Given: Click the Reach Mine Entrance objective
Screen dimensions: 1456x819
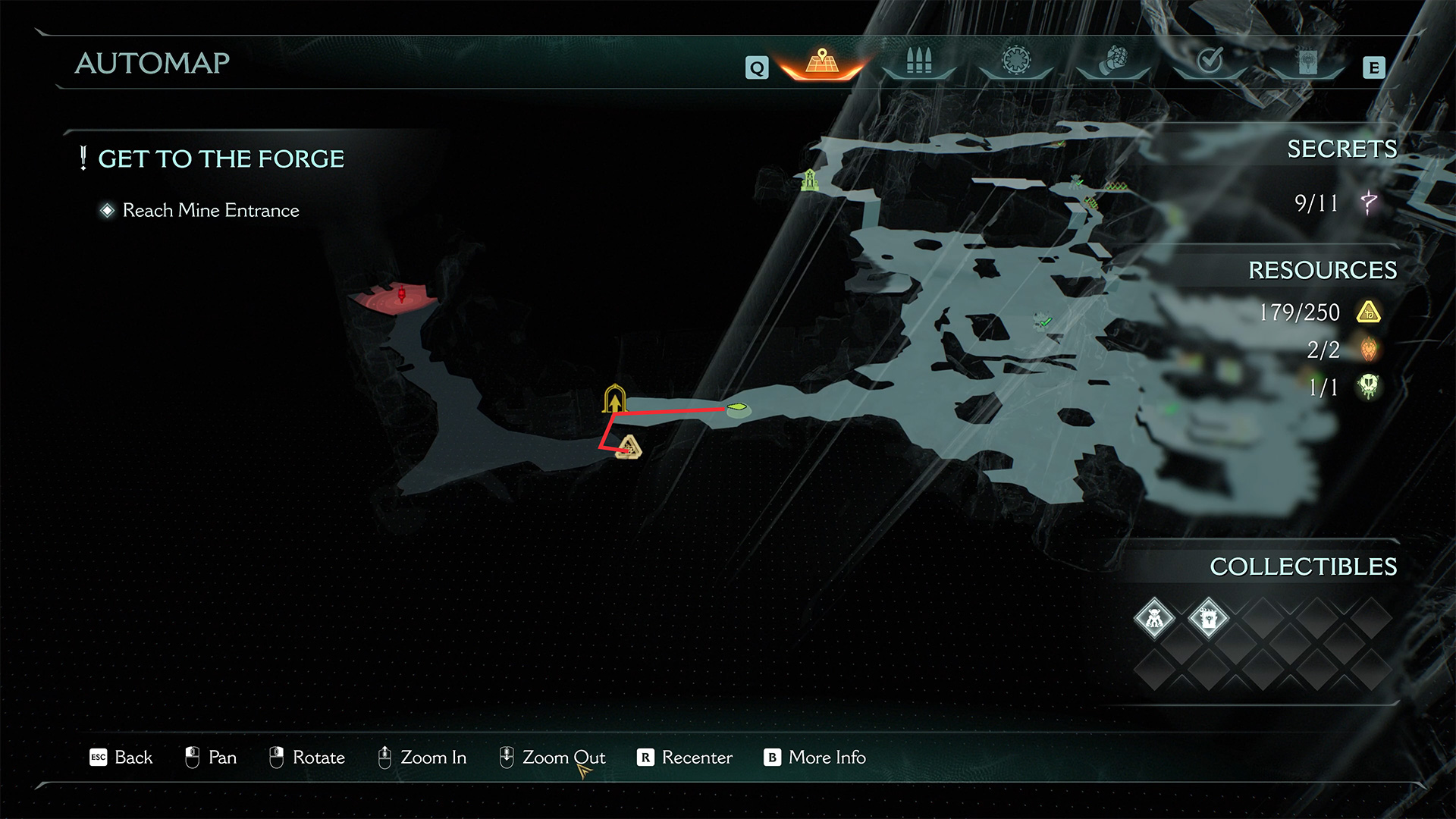Looking at the screenshot, I should [x=210, y=210].
